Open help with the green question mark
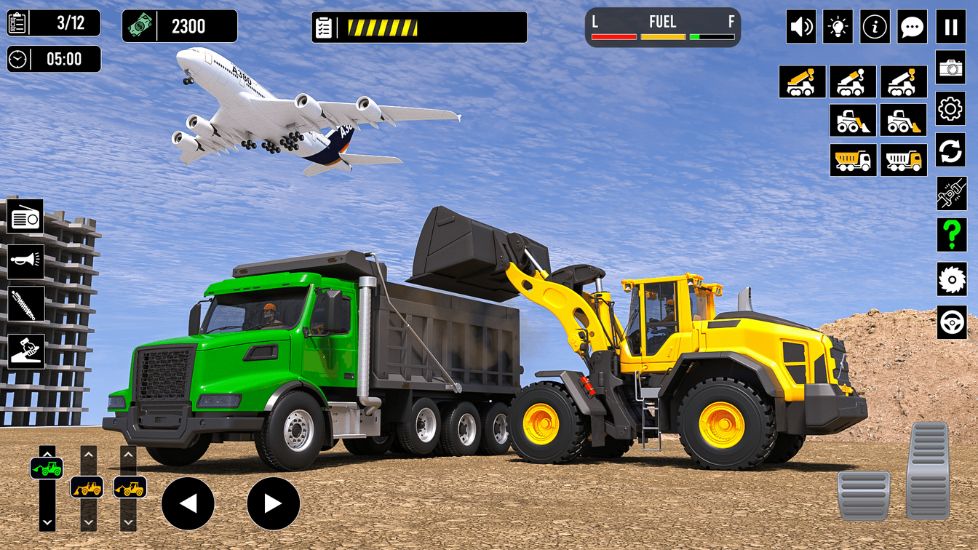Viewport: 978px width, 550px height. (x=950, y=235)
